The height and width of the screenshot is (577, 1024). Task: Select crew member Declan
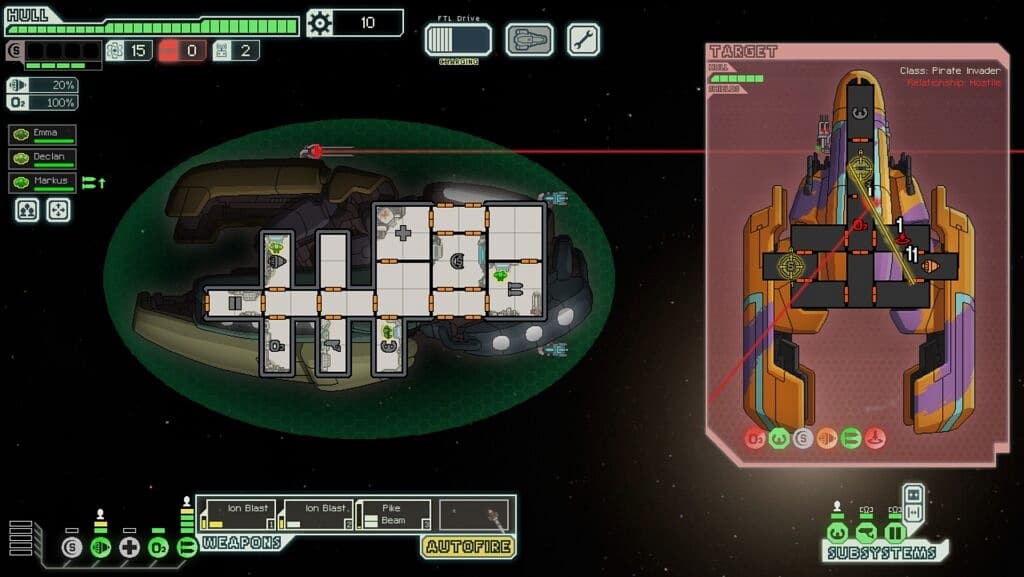pos(43,158)
